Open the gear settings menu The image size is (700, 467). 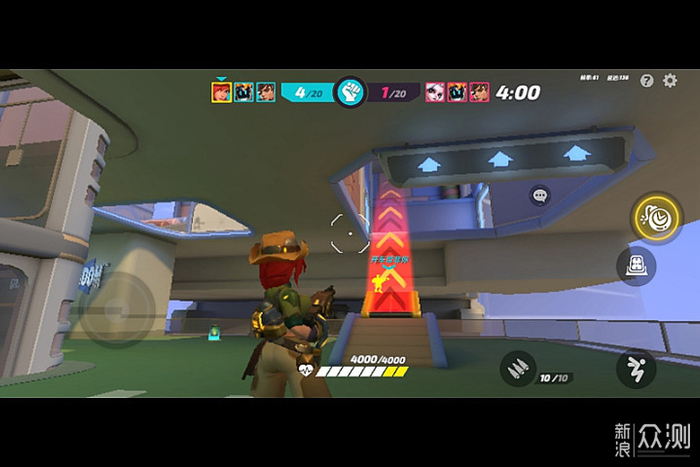click(x=671, y=81)
